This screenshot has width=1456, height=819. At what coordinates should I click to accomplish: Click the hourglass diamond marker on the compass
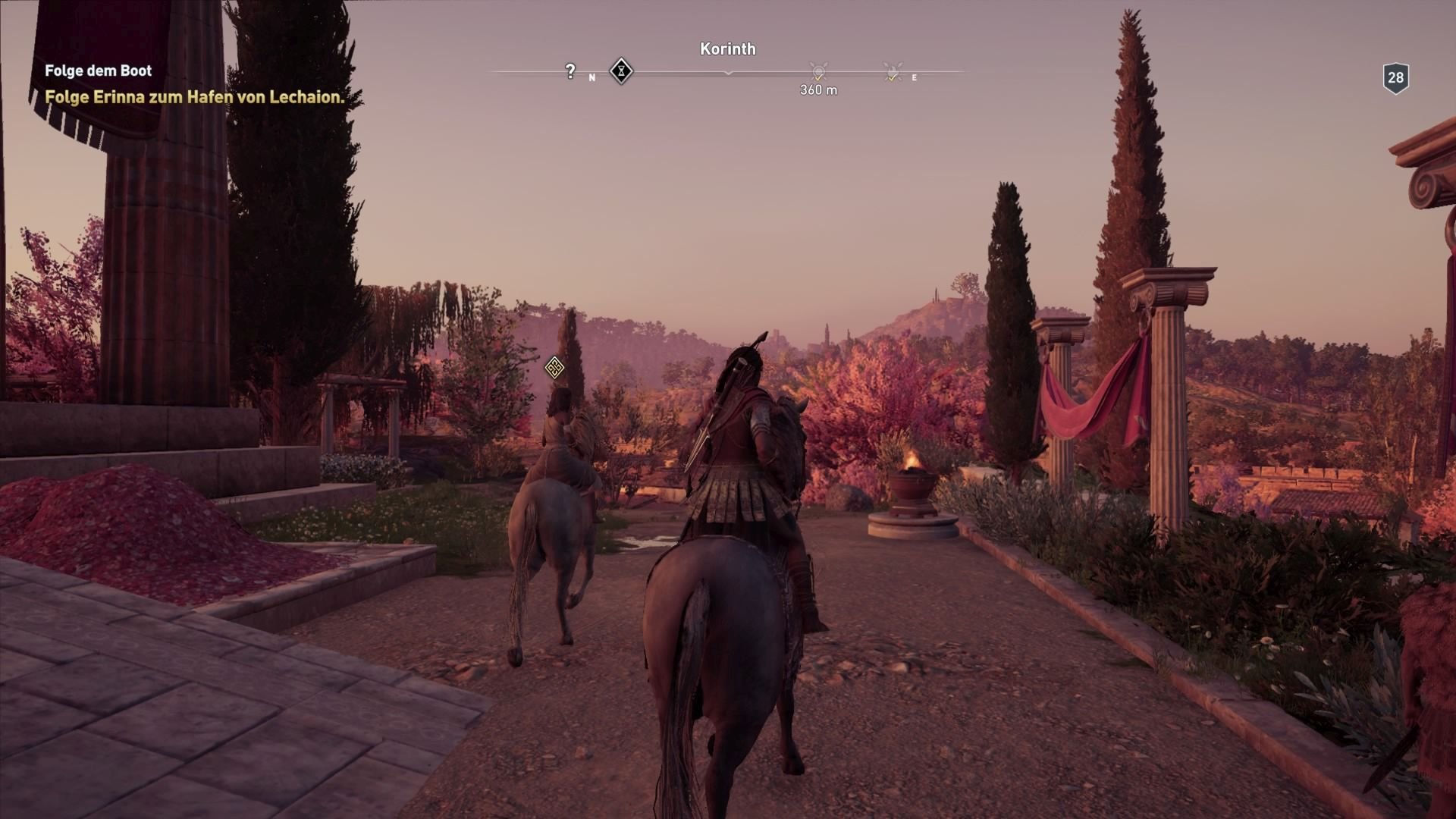(x=620, y=71)
